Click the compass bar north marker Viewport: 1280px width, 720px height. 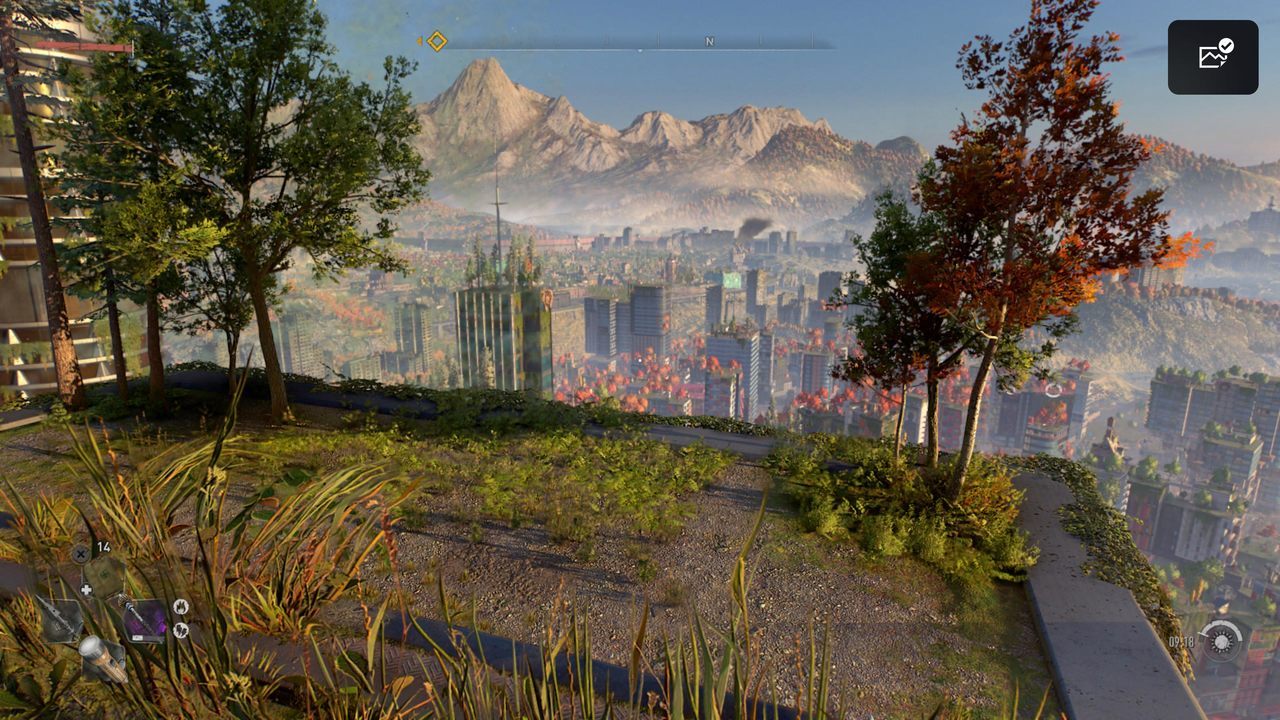[x=710, y=42]
